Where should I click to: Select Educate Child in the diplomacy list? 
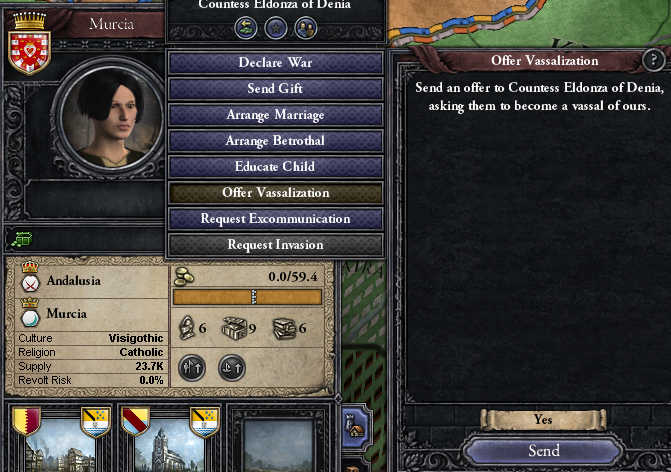coord(275,167)
